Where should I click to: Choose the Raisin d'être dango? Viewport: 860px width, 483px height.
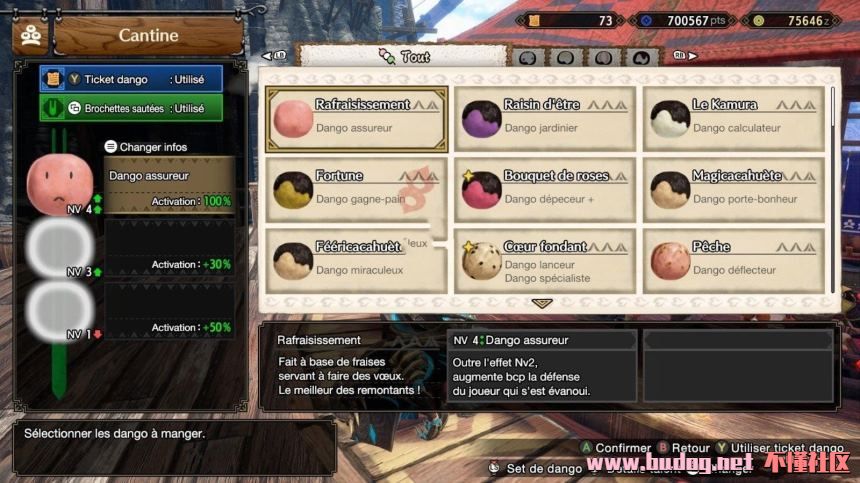pos(544,118)
